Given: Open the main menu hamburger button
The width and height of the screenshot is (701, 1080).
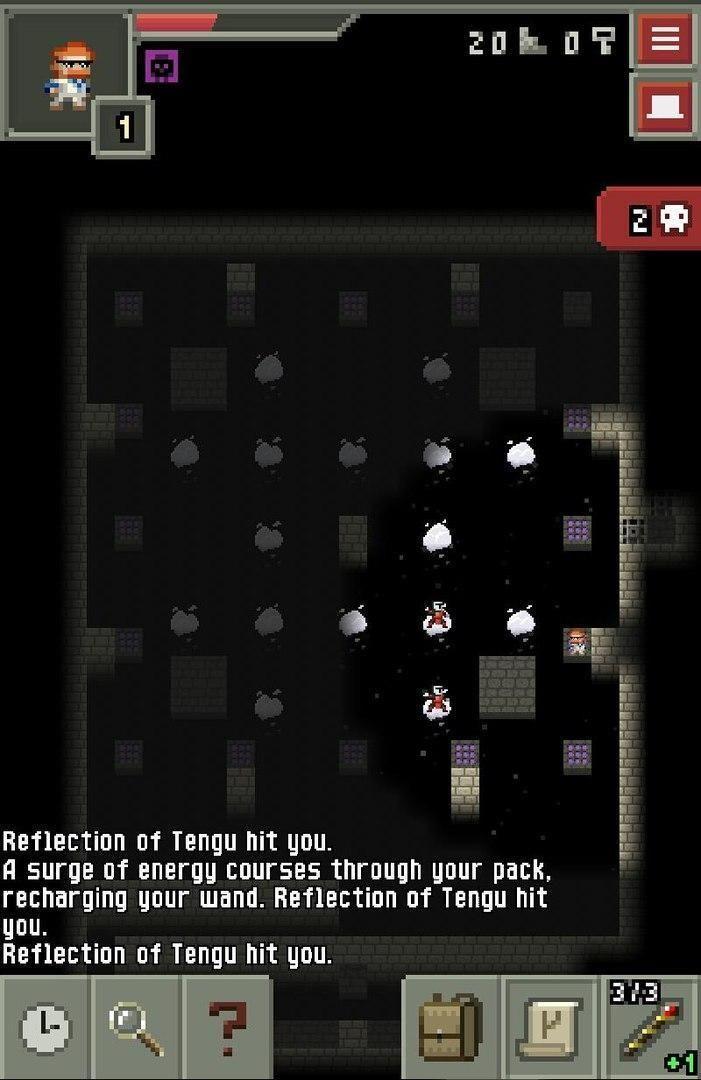Looking at the screenshot, I should click(x=665, y=40).
